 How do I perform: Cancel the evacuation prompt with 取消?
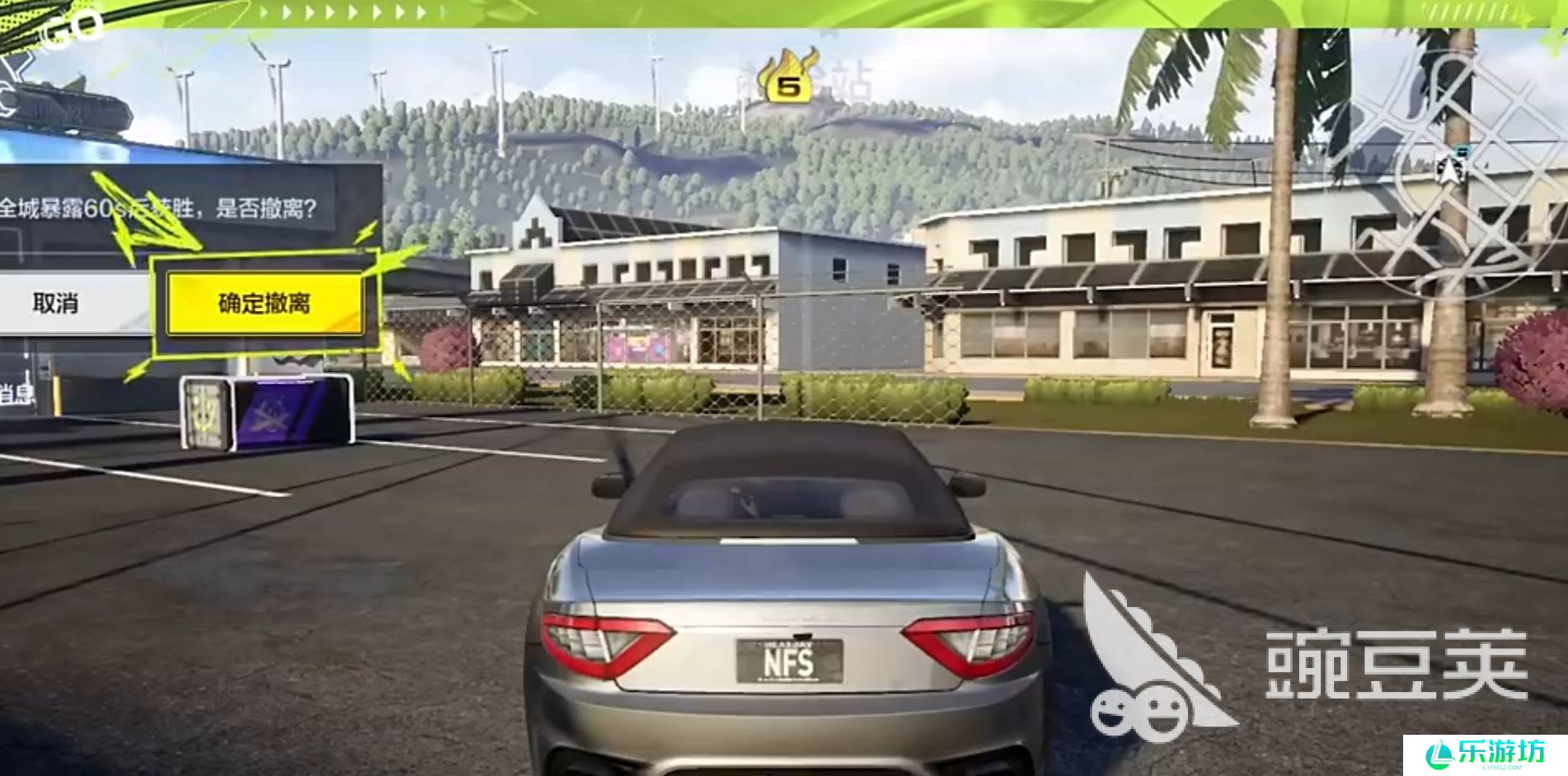56,303
